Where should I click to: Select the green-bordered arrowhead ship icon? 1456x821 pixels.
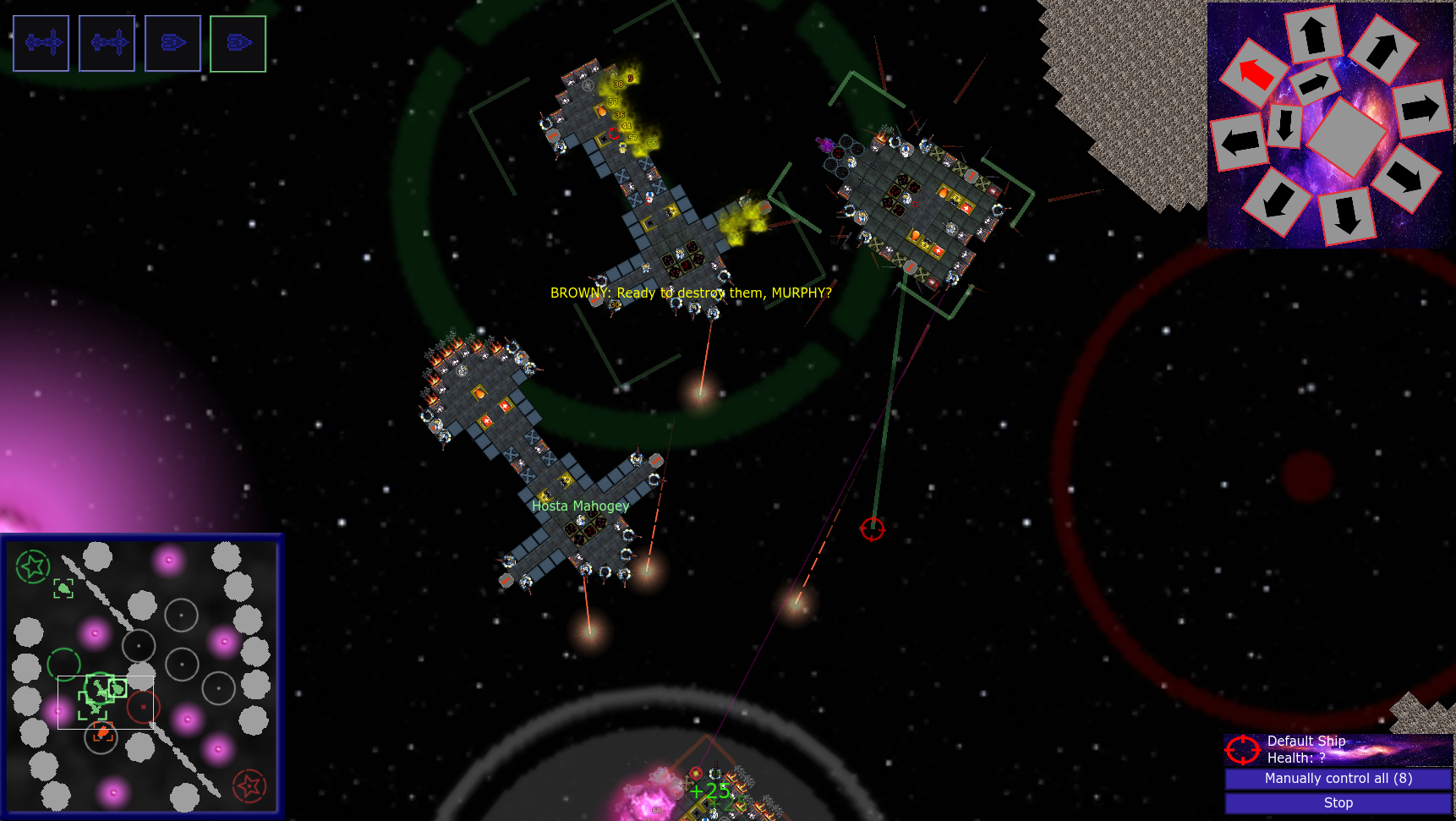238,43
